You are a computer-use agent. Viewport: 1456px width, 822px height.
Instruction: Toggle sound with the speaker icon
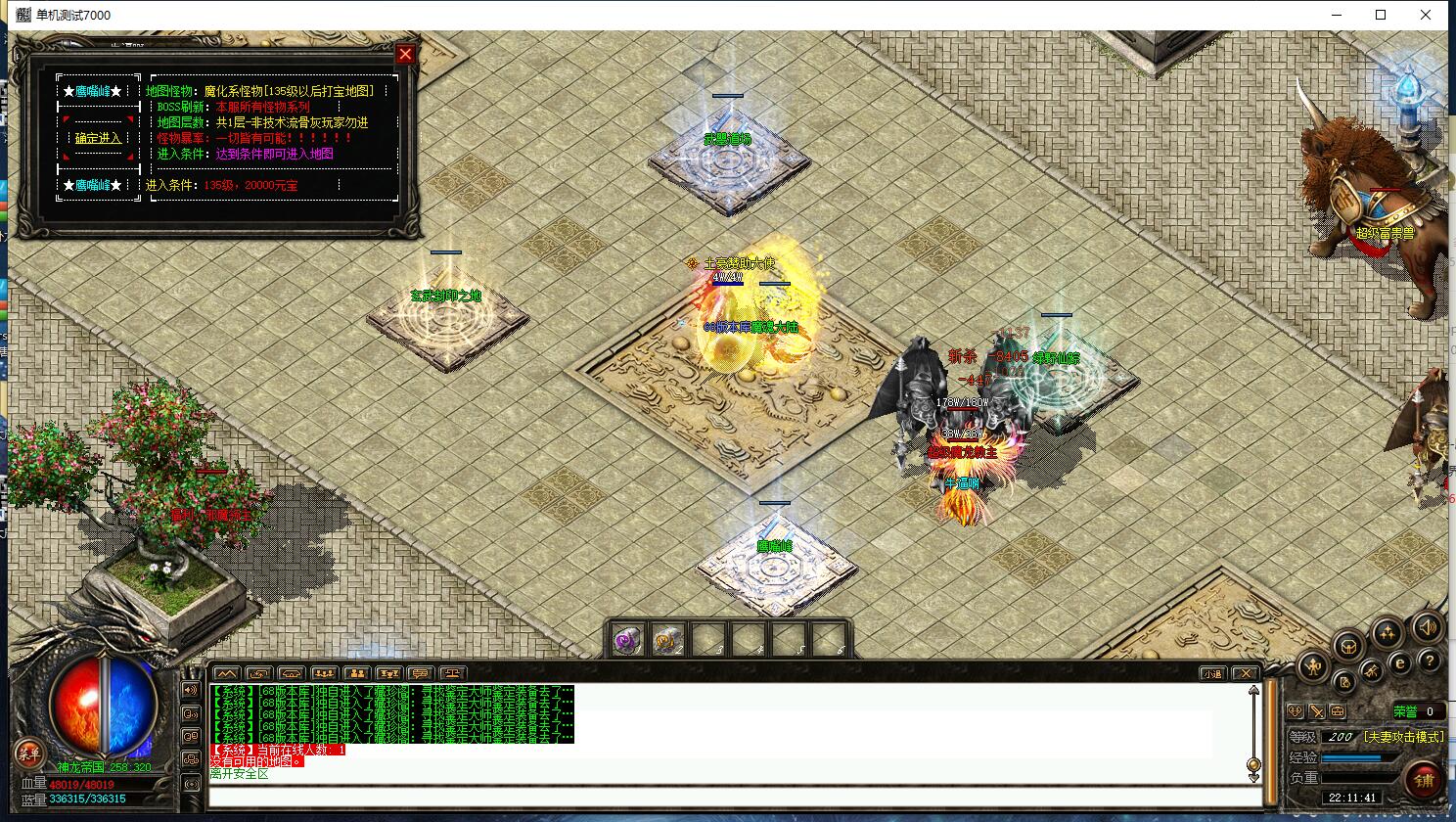pyautogui.click(x=1427, y=627)
